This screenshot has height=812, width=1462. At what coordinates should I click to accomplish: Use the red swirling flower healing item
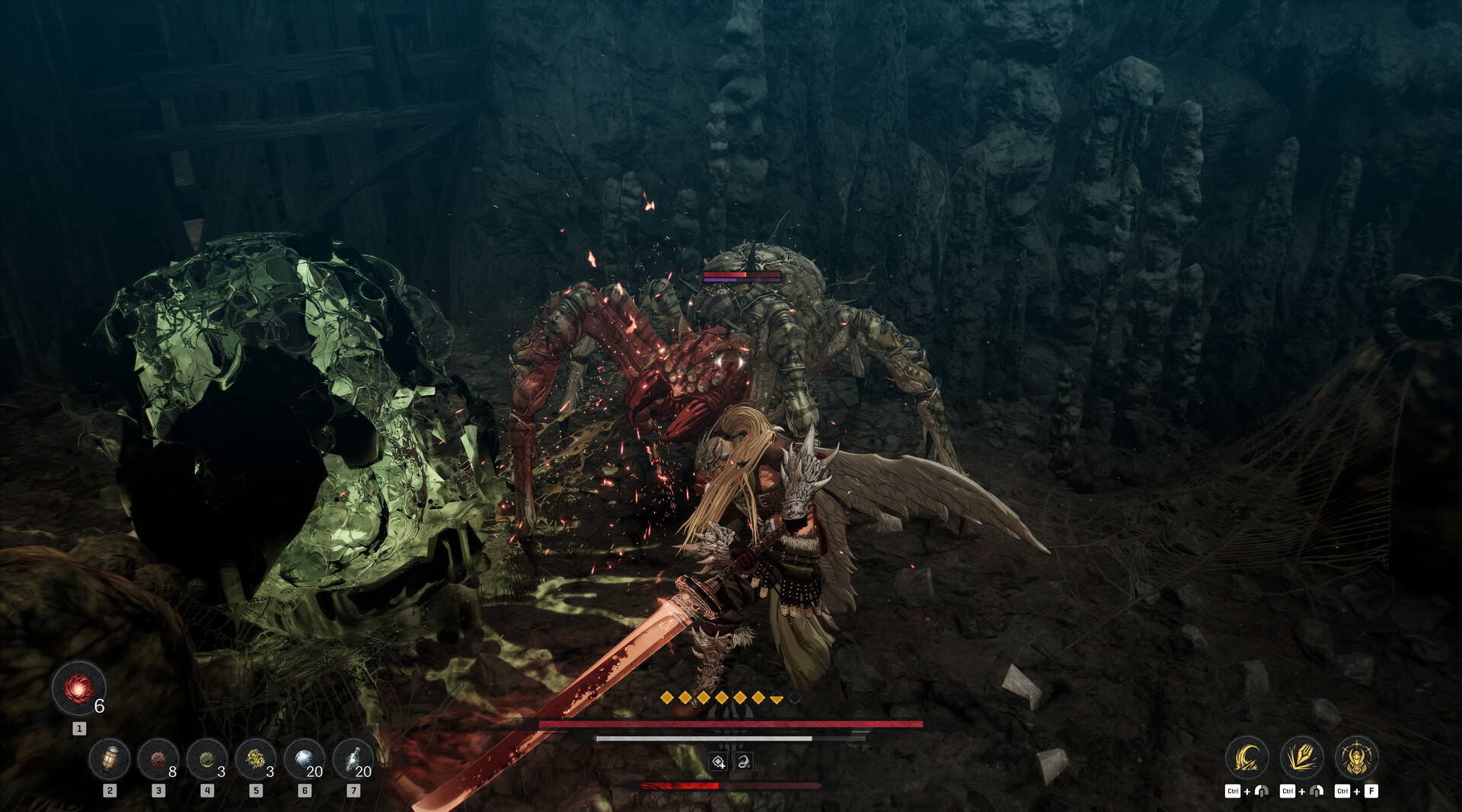(78, 689)
